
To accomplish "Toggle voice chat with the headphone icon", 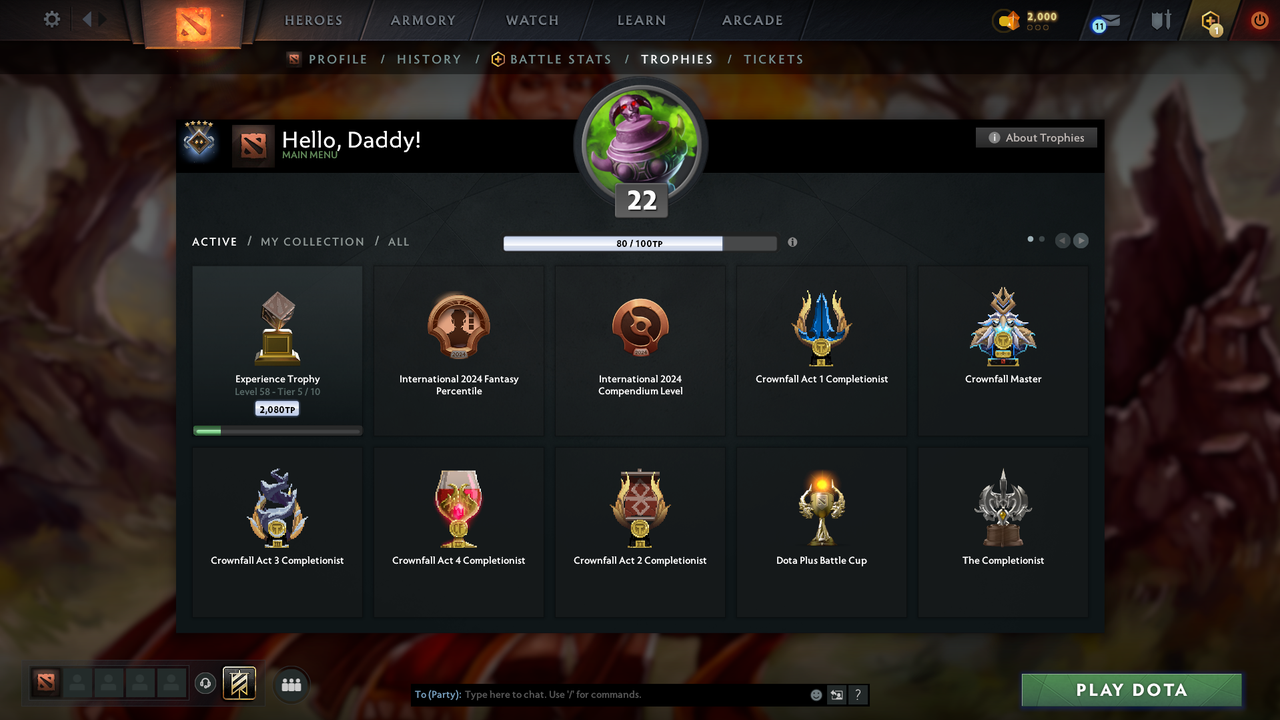I will [207, 684].
